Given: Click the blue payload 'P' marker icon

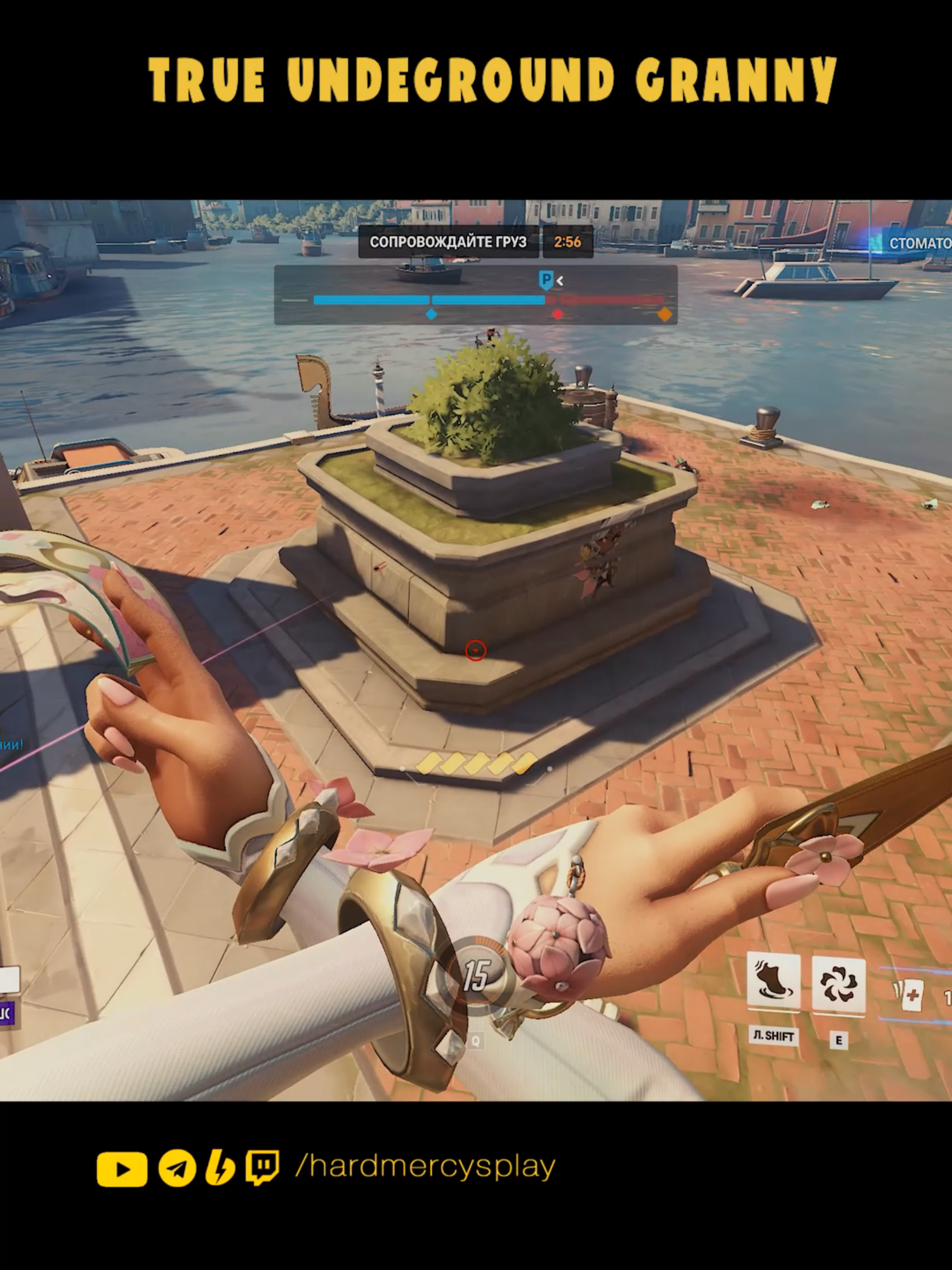Looking at the screenshot, I should click(x=546, y=278).
